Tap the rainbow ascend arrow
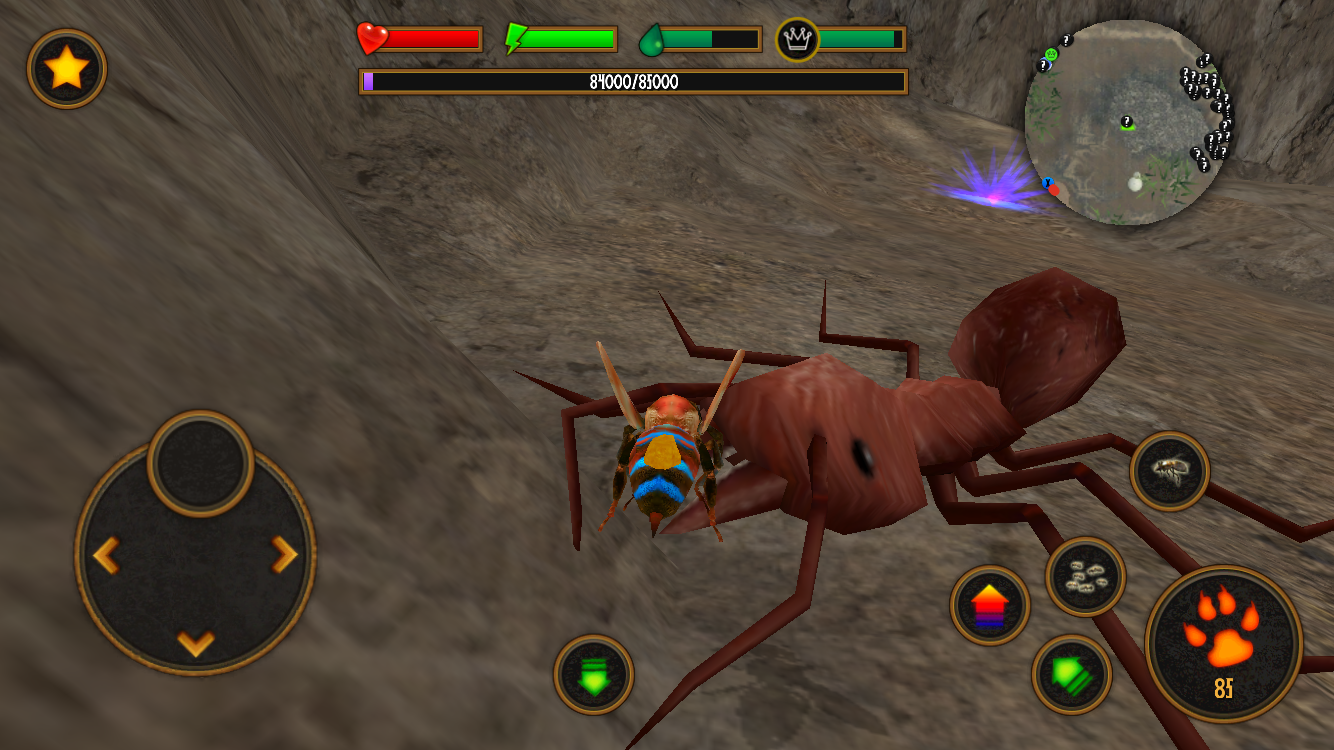The image size is (1334, 750). 989,604
